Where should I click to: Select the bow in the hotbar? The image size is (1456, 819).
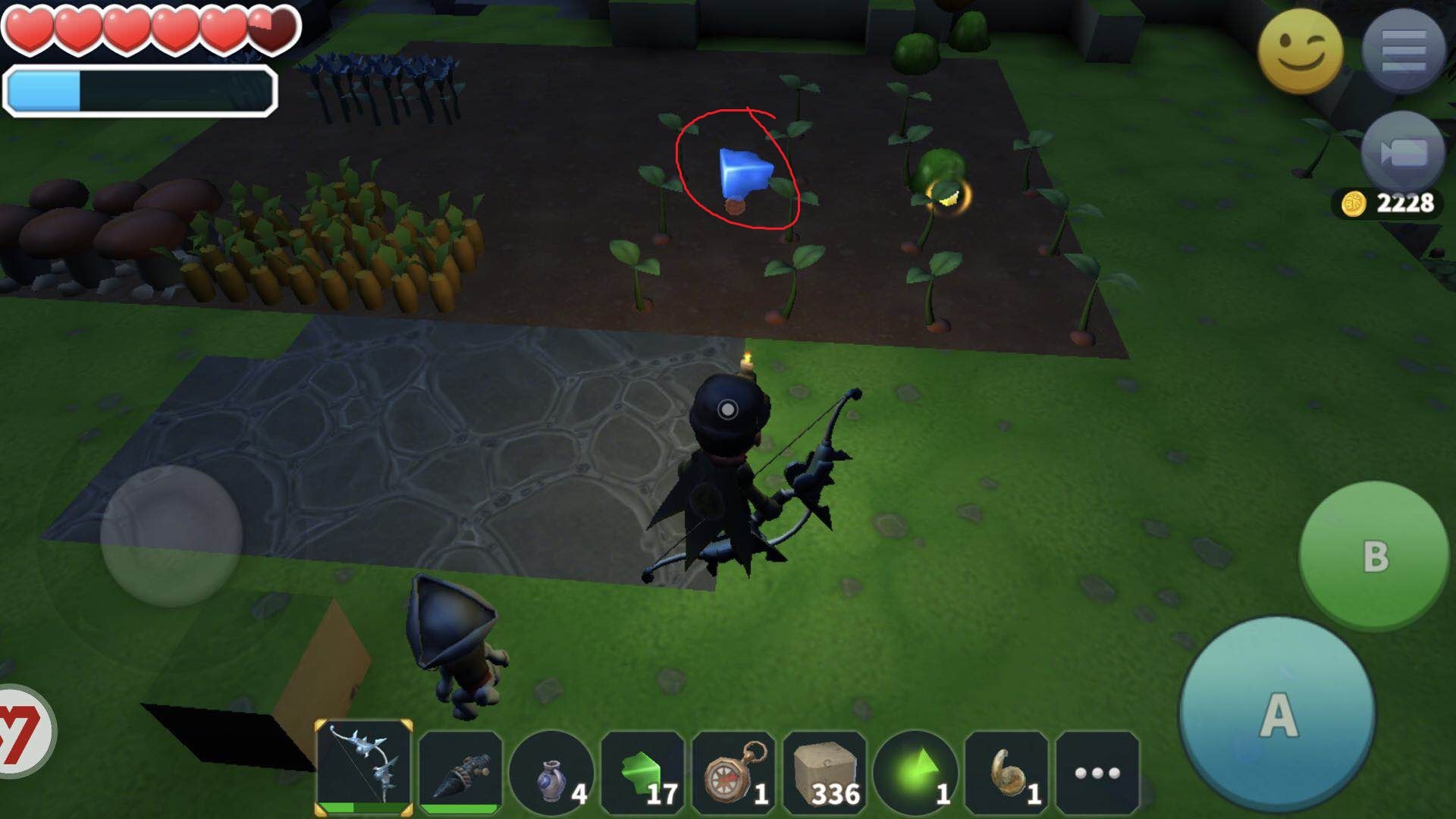pyautogui.click(x=364, y=767)
